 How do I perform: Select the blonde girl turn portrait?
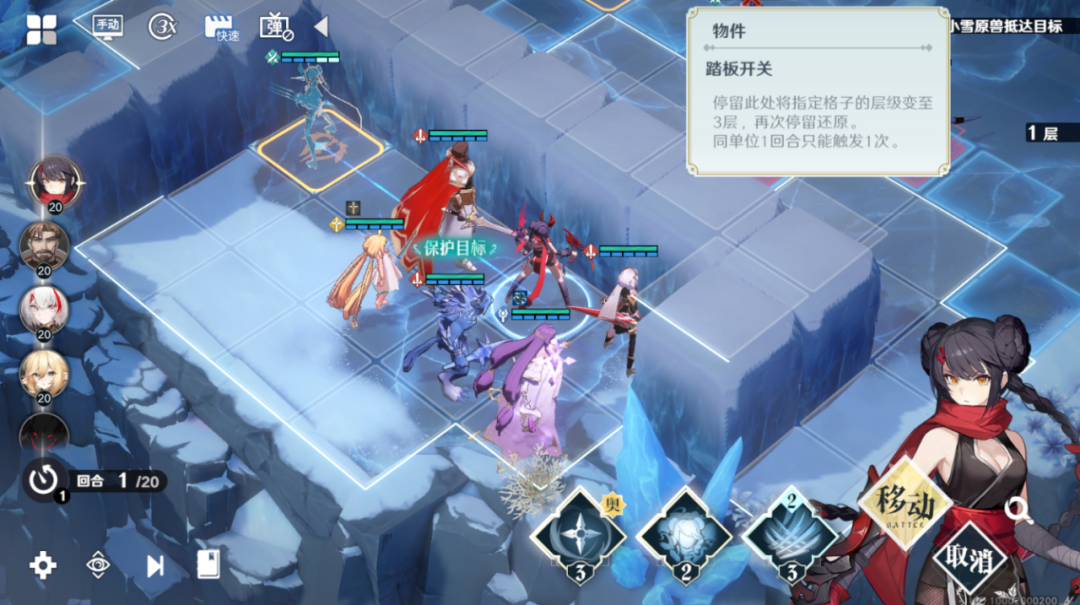point(44,373)
